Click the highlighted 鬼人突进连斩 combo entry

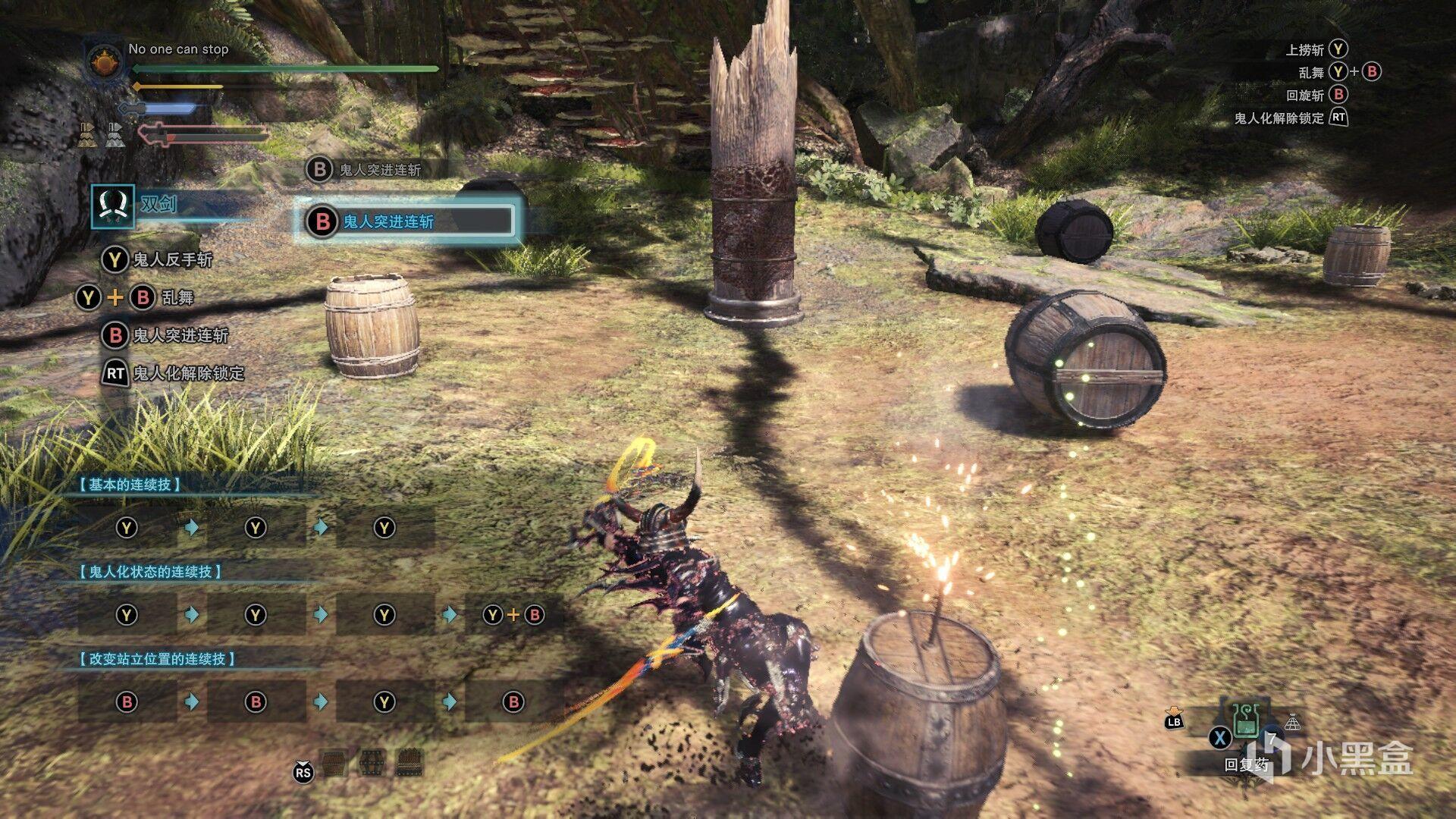[x=407, y=221]
